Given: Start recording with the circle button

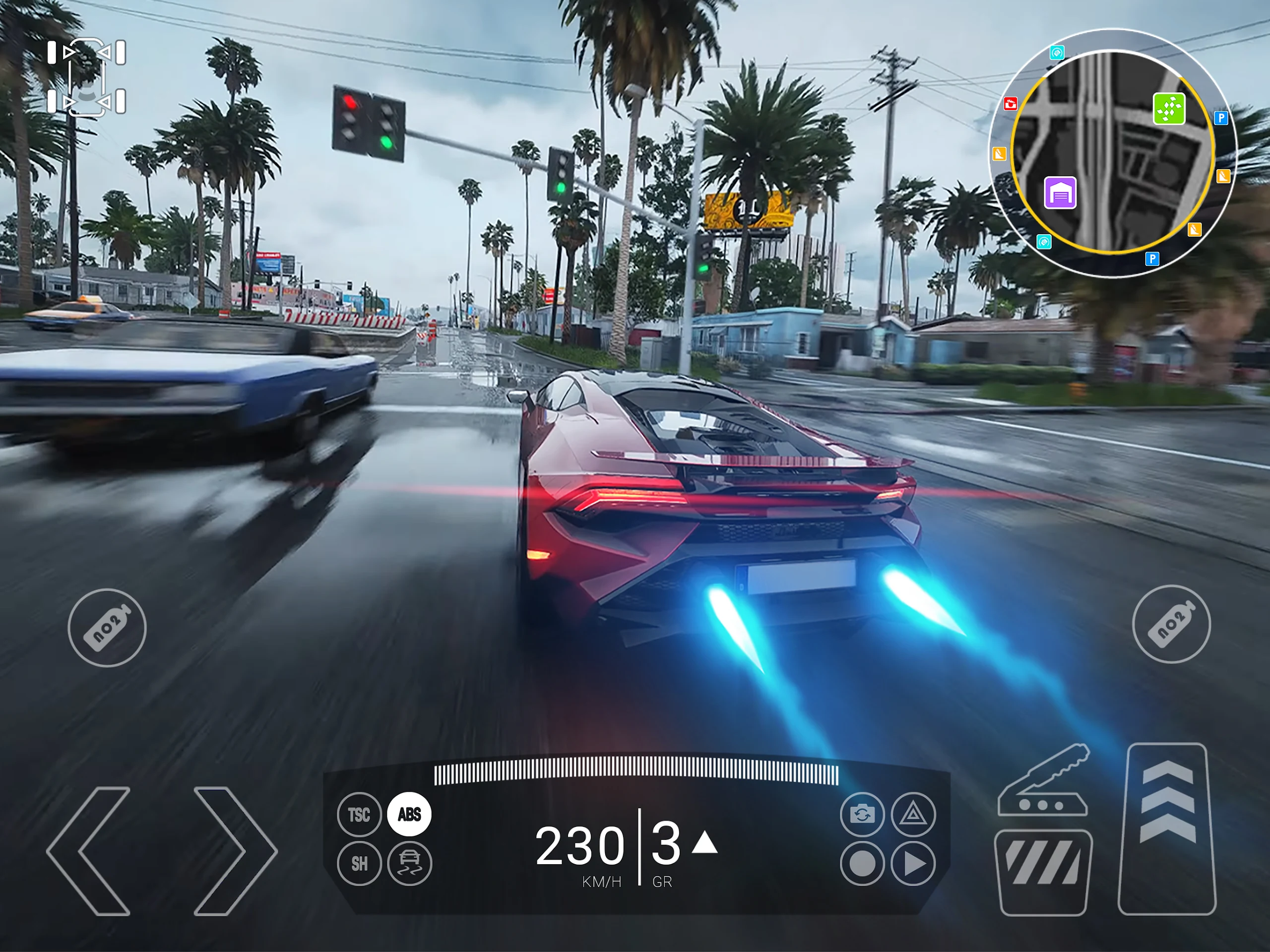Looking at the screenshot, I should 862,863.
